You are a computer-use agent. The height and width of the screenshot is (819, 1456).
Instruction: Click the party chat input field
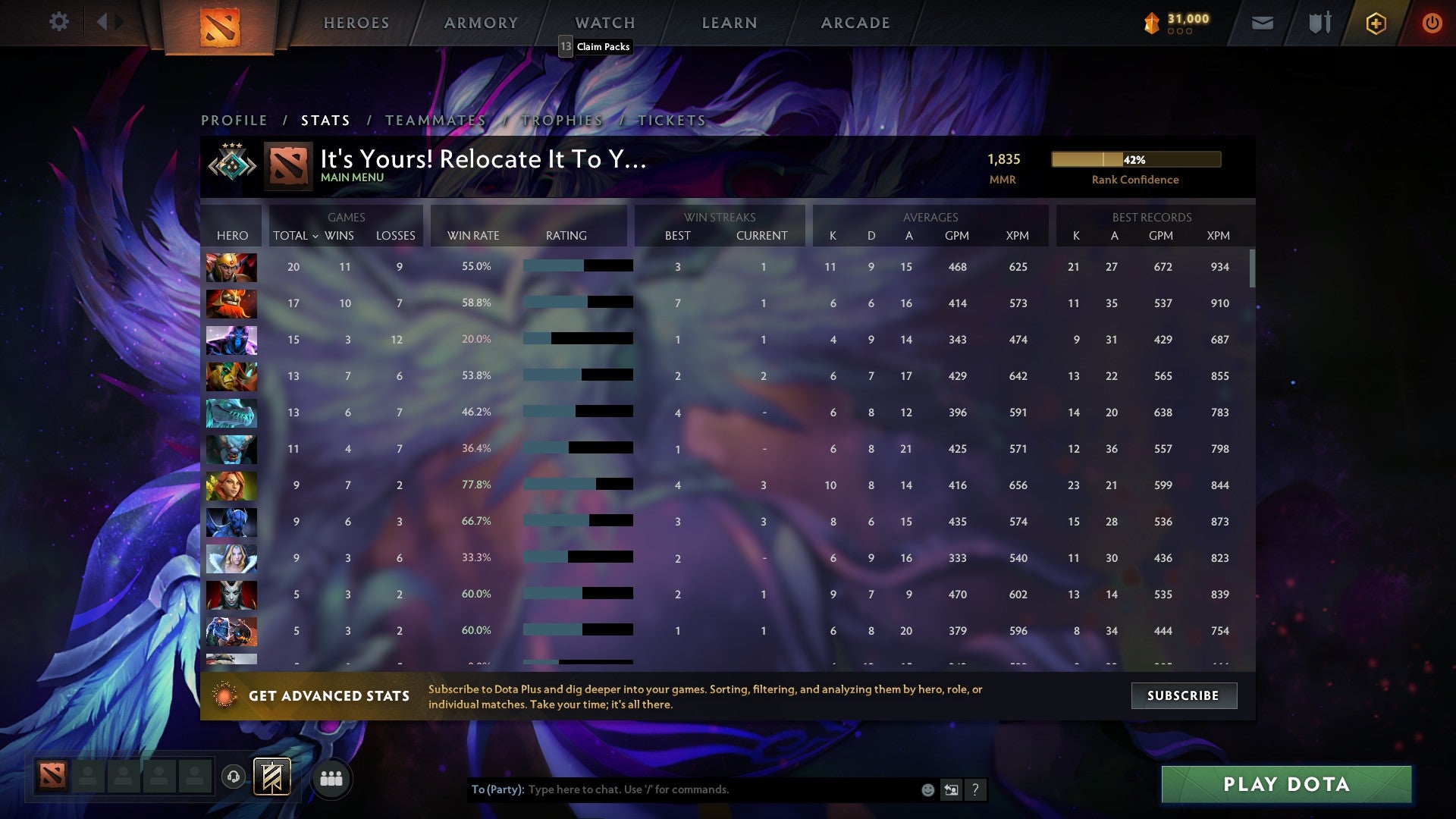(x=682, y=789)
